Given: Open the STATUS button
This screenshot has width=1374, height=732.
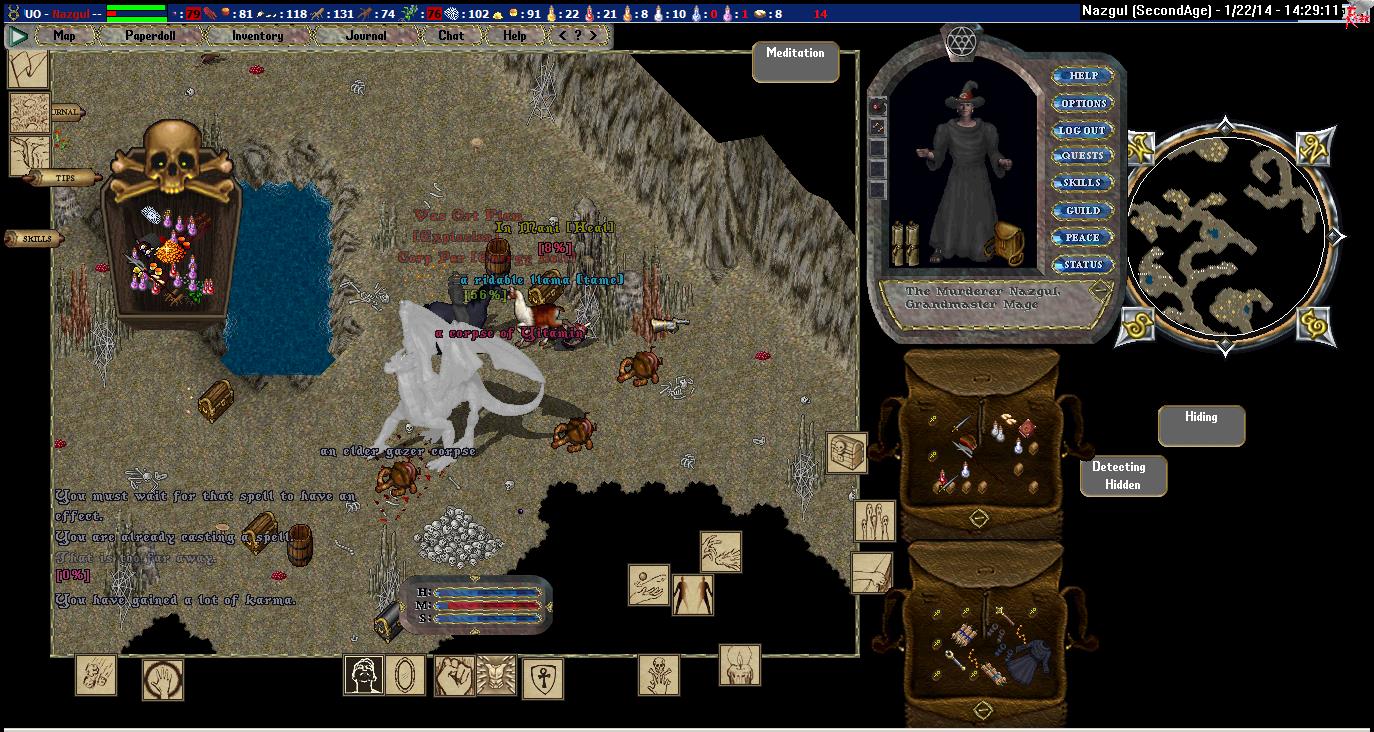Looking at the screenshot, I should pos(1083,265).
